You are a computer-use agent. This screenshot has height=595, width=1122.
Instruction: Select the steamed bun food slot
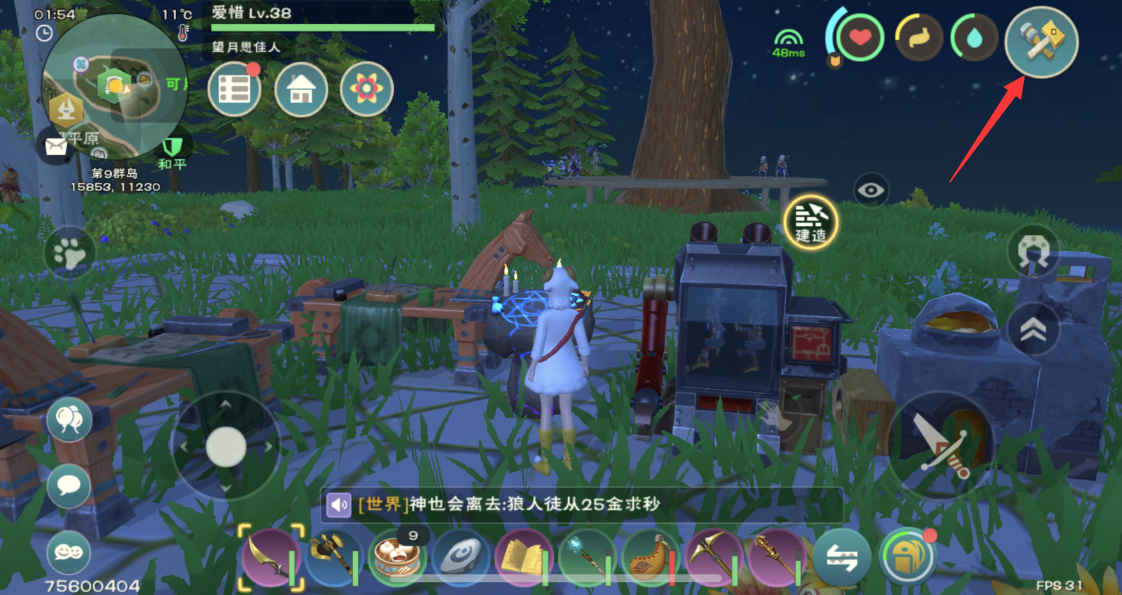[395, 556]
